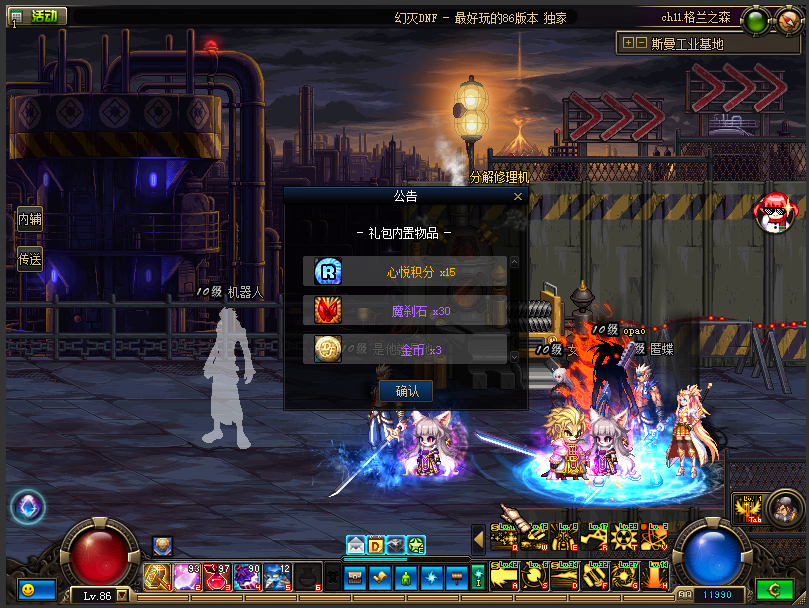The image size is (809, 608).
Task: Close the 公告 announcement dialog
Action: tap(517, 197)
